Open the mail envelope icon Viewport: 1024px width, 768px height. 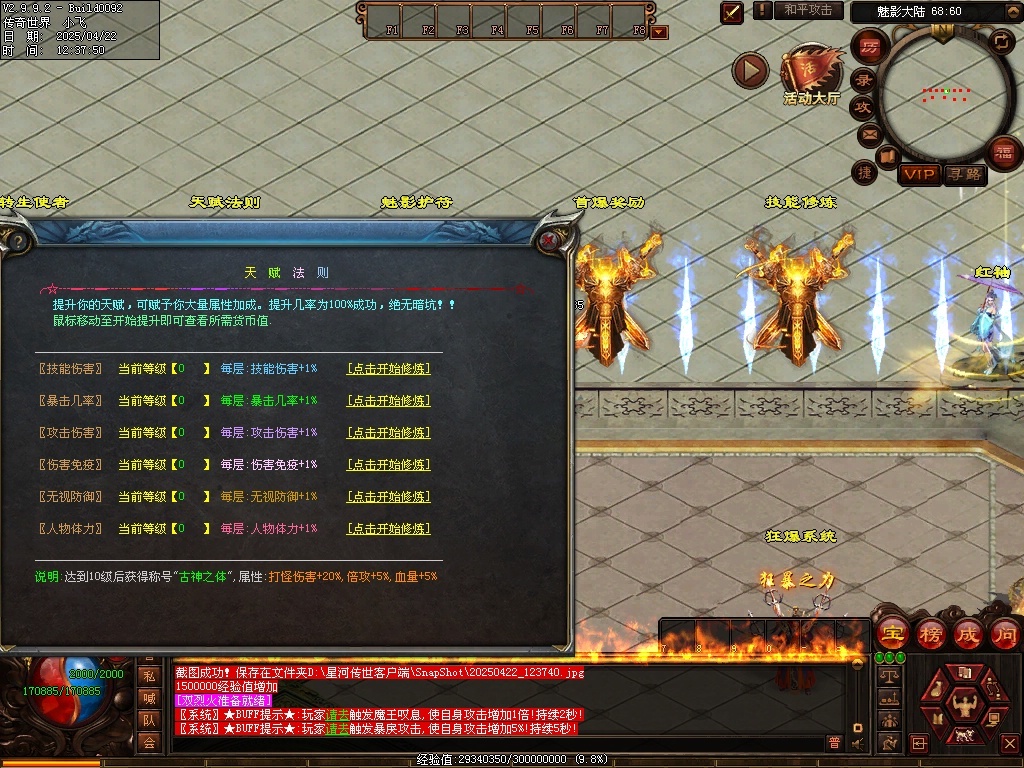(868, 133)
